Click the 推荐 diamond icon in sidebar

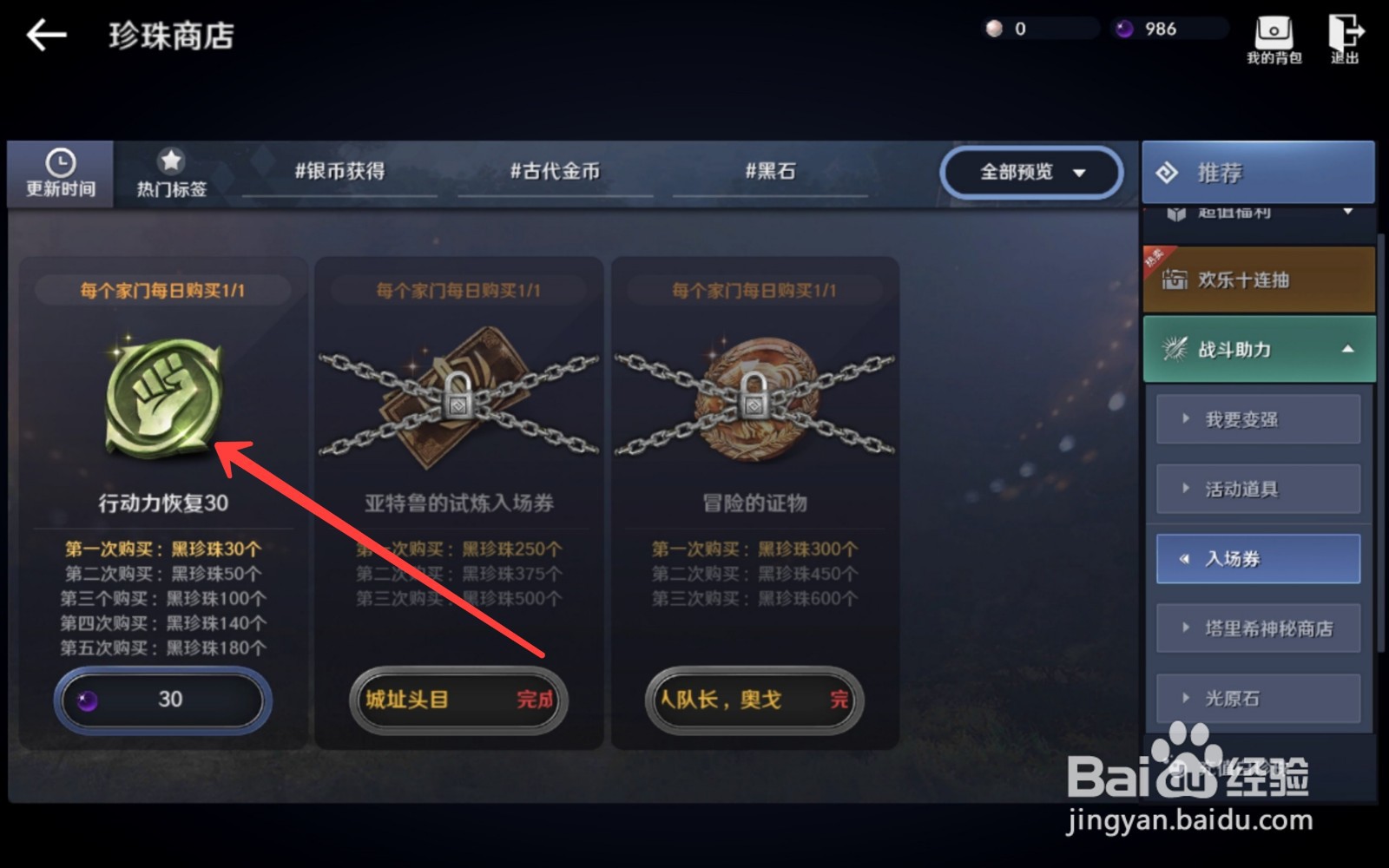(1172, 171)
